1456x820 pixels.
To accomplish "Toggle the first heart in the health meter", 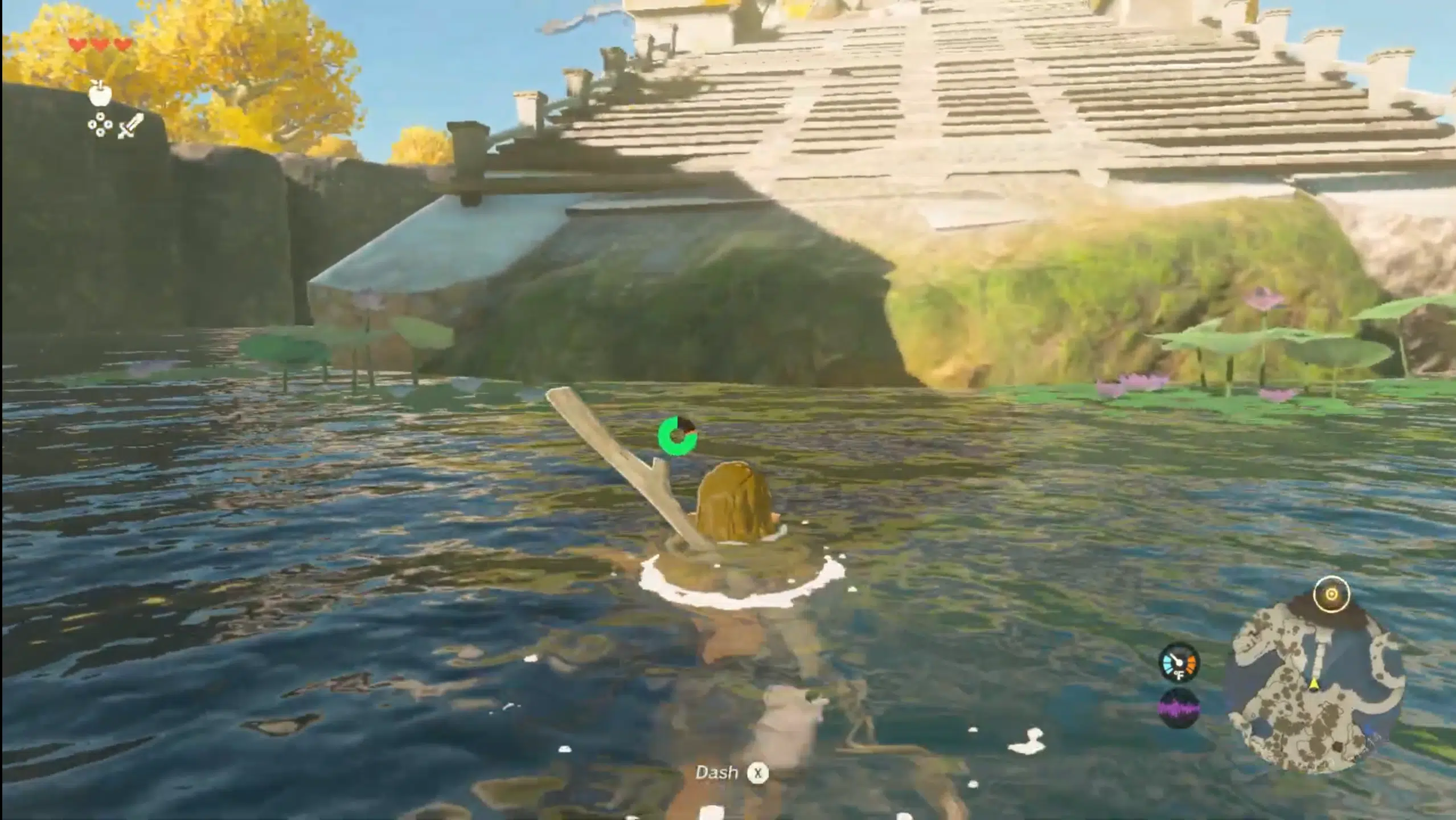I will [77, 44].
